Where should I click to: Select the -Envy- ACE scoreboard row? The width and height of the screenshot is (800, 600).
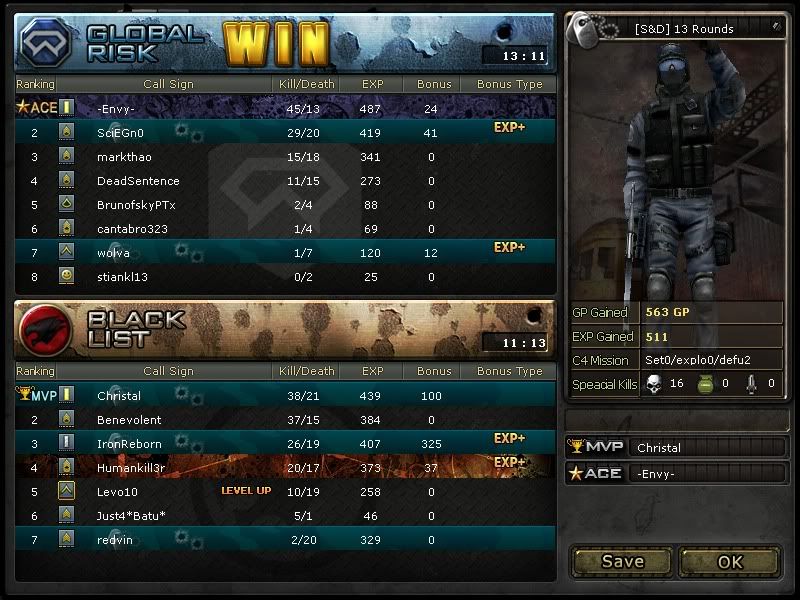coord(285,108)
